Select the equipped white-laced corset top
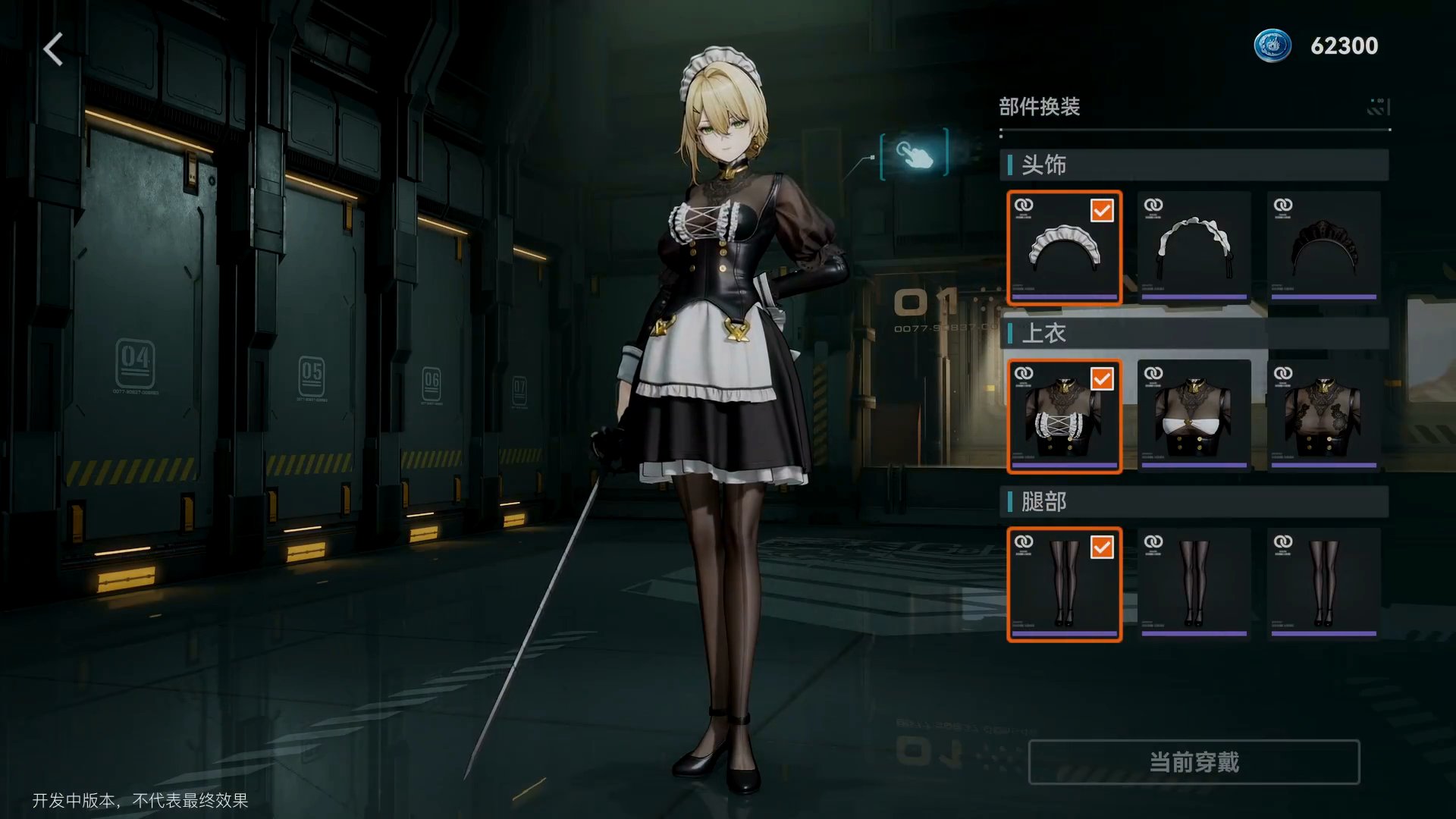This screenshot has width=1456, height=819. point(1064,416)
